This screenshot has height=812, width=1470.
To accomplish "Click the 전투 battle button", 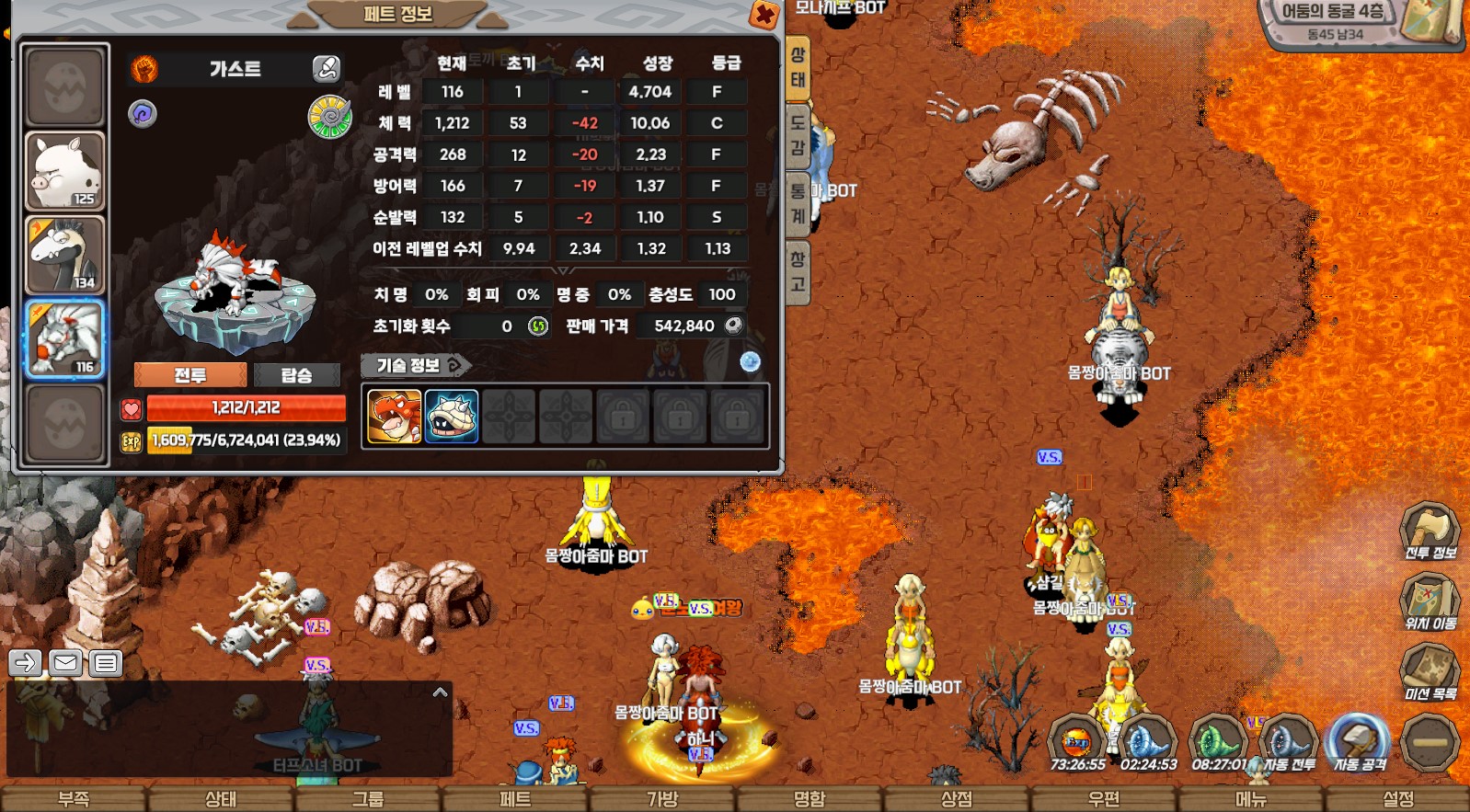I will click(190, 375).
